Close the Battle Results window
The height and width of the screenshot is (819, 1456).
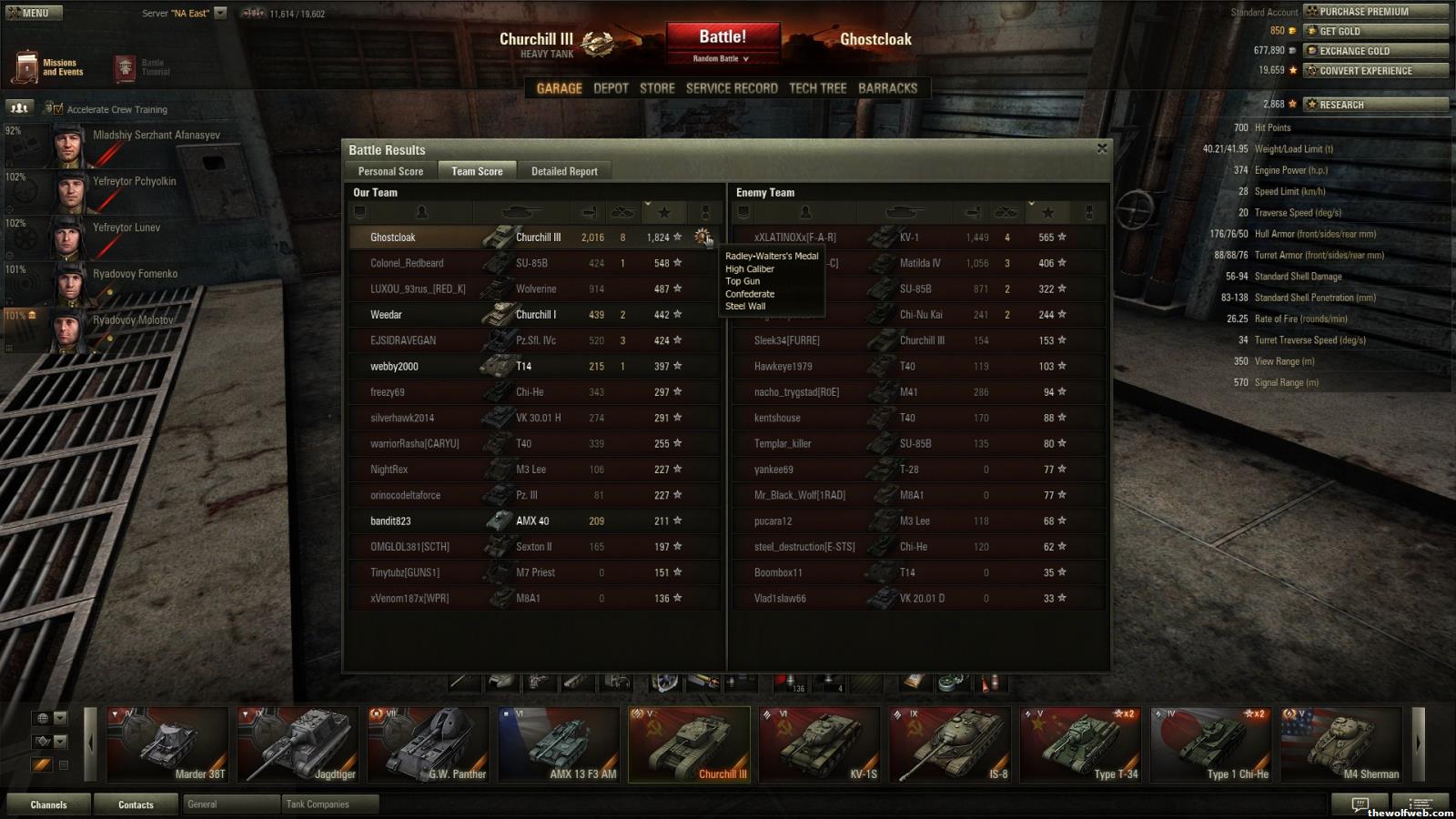(1102, 148)
